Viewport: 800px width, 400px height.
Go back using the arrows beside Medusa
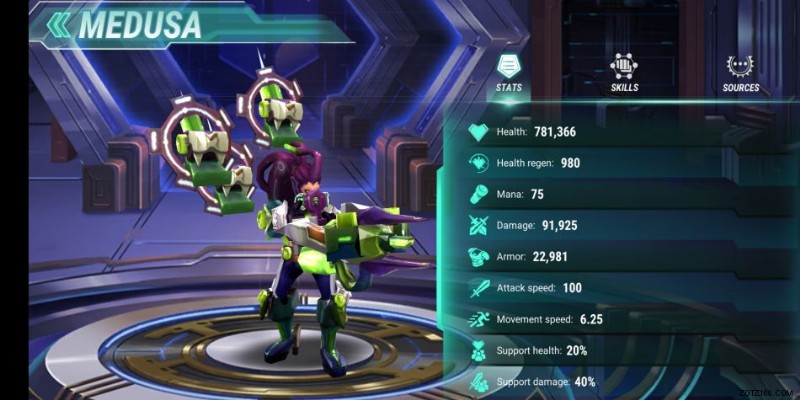click(x=59, y=24)
